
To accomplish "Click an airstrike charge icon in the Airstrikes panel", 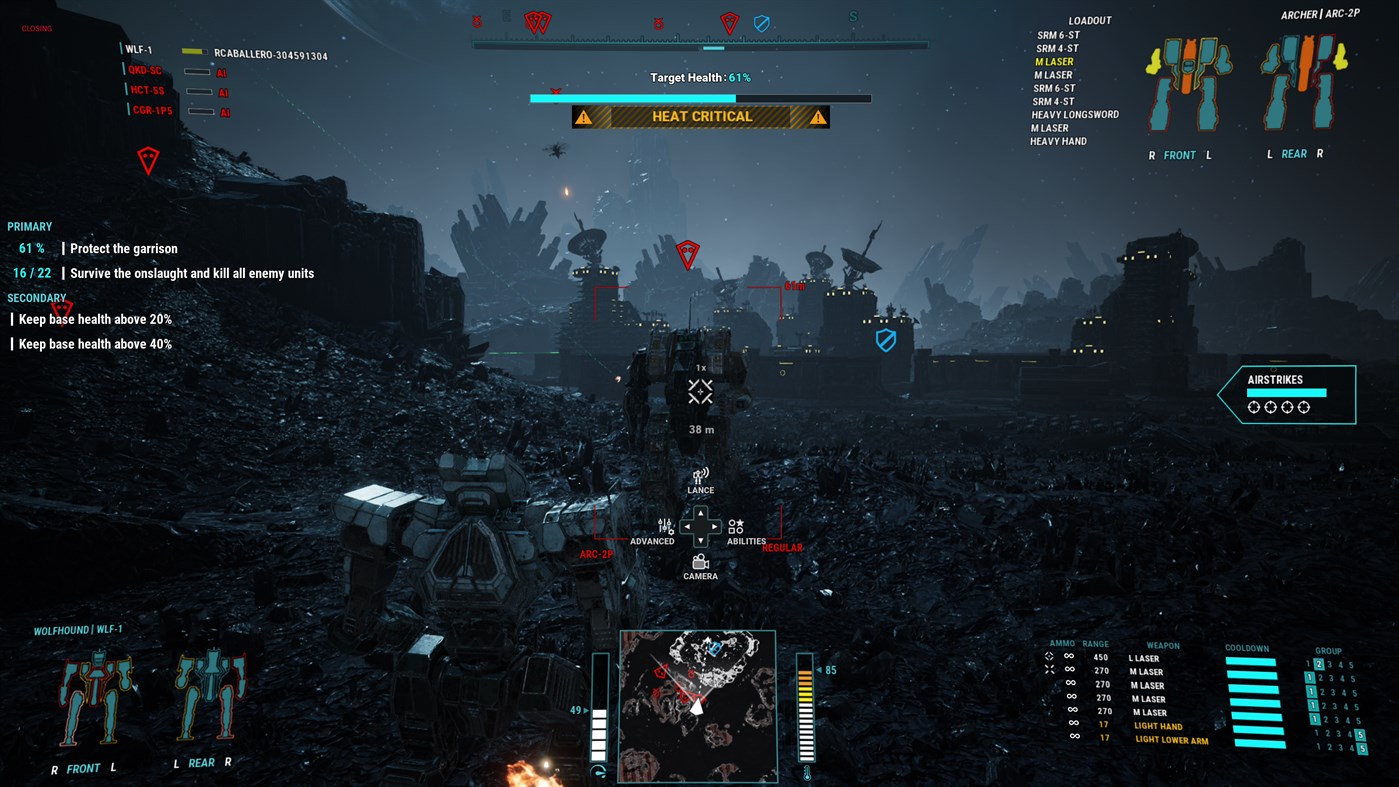I will tap(1253, 407).
